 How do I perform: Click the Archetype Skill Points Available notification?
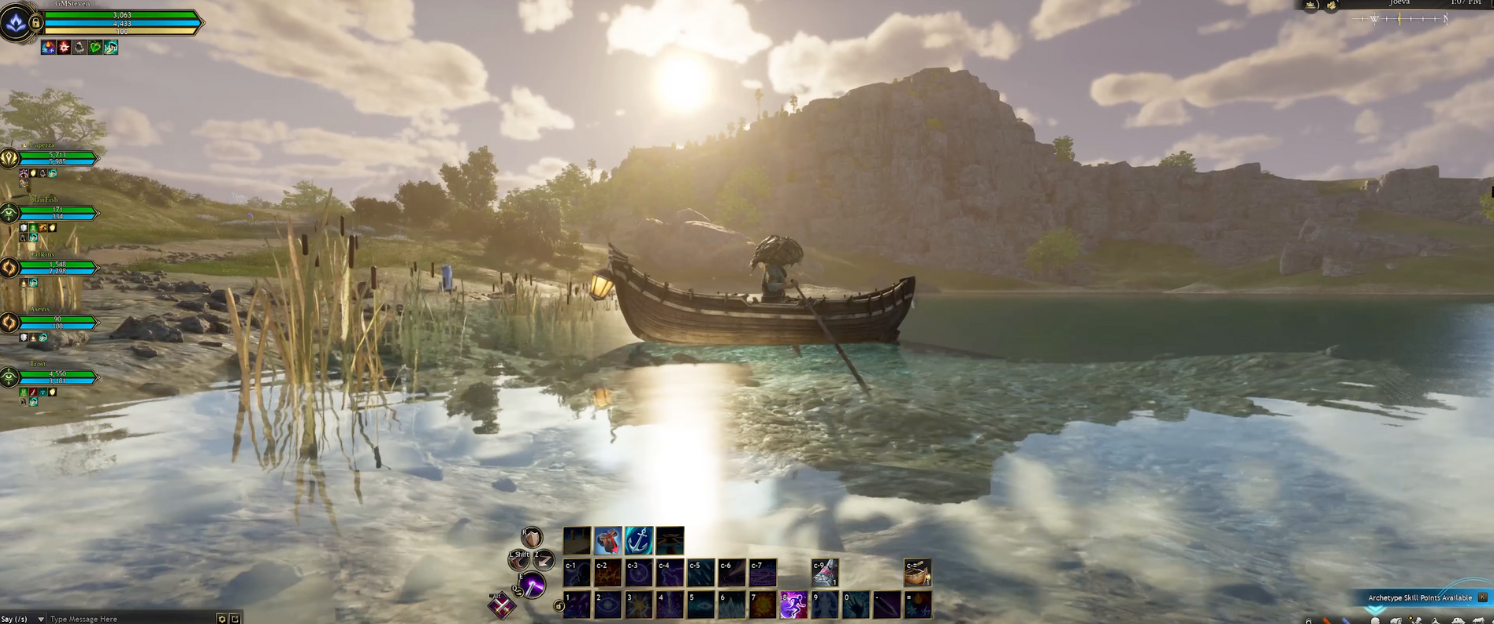pyautogui.click(x=1419, y=597)
